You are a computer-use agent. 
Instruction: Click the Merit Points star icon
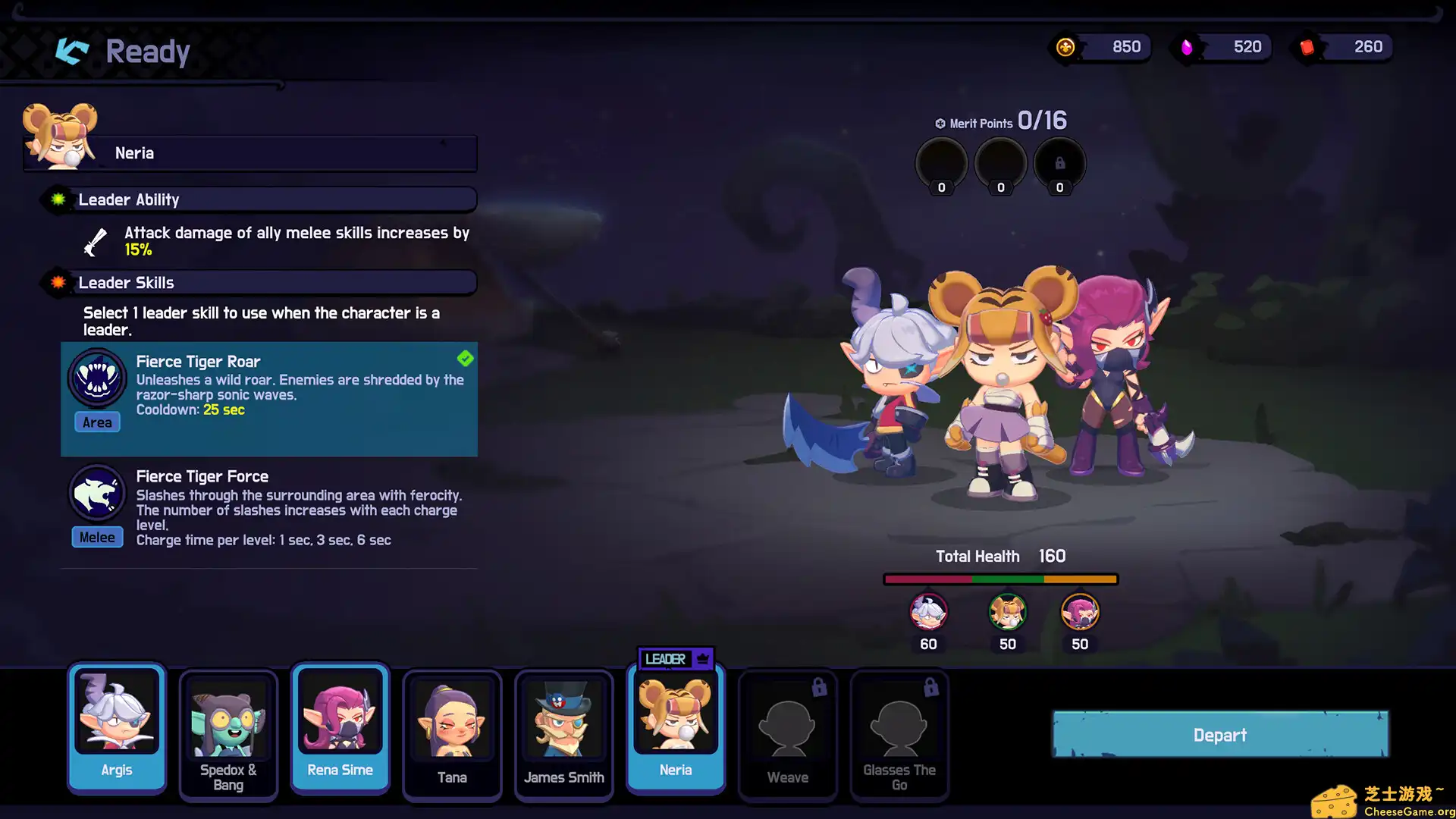tap(940, 123)
